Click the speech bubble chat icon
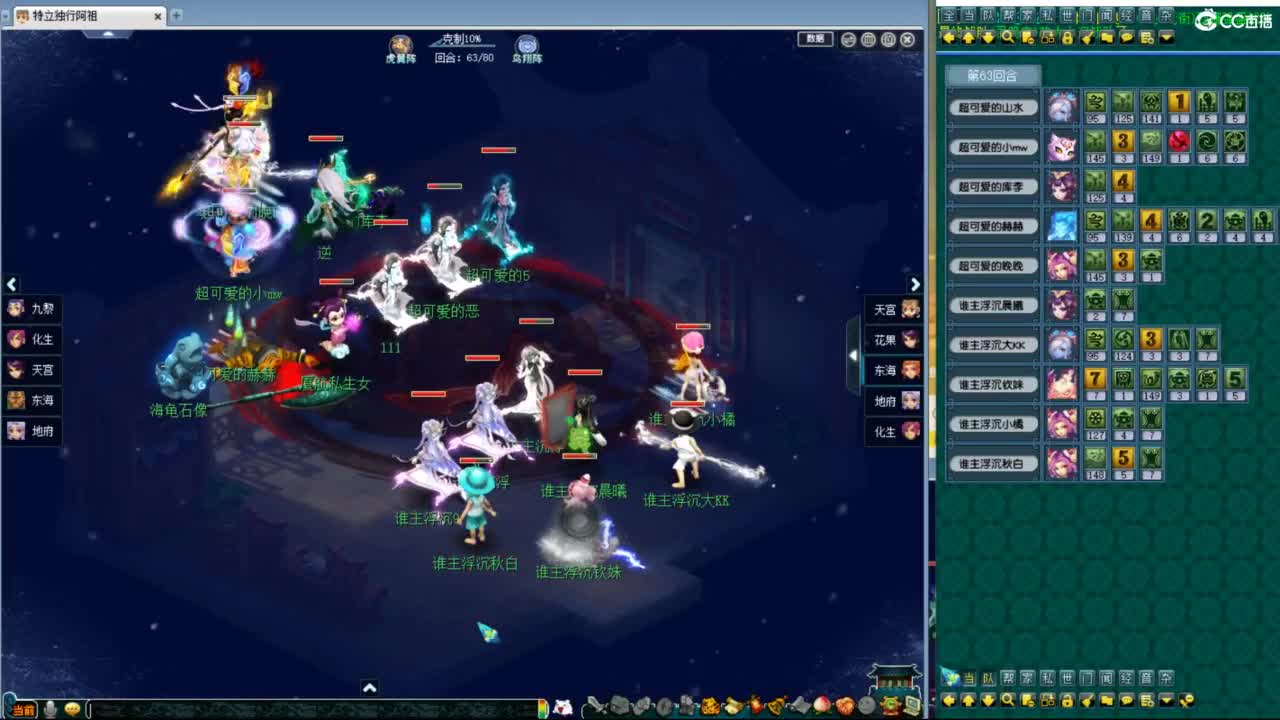Screen dimensions: 1280x720 pyautogui.click(x=1127, y=37)
